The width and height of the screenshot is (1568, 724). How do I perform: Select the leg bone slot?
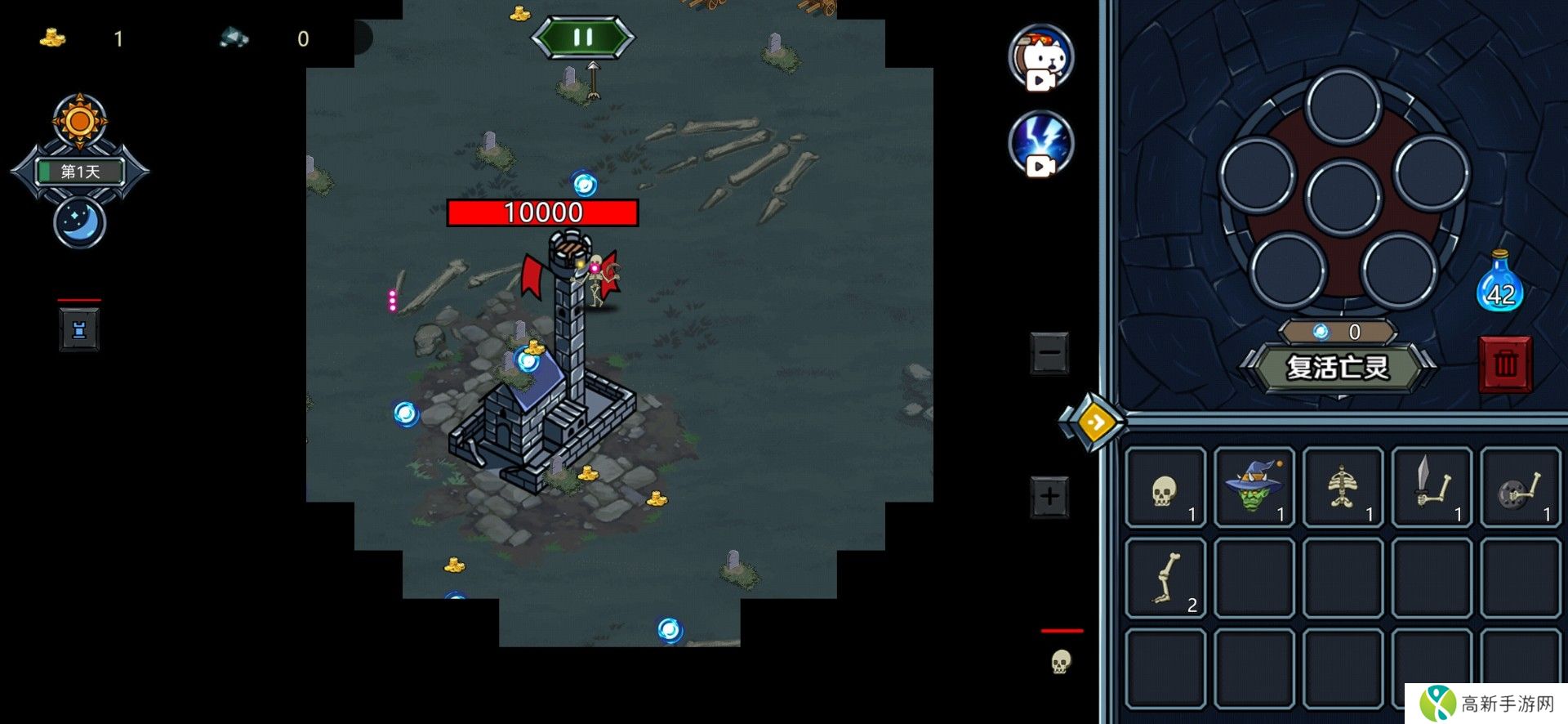(x=1165, y=578)
